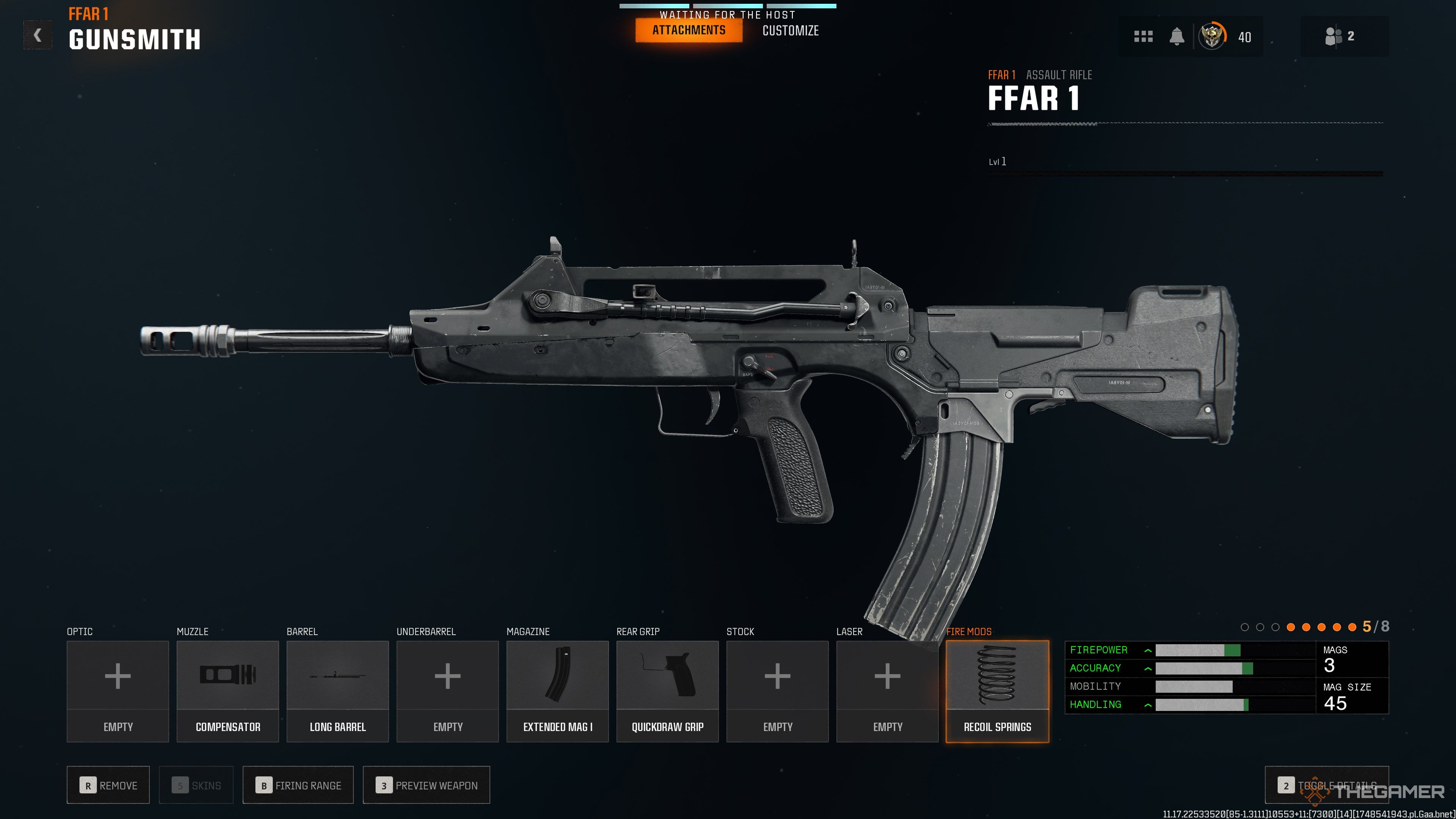Open the grid menu icon
This screenshot has width=1456, height=819.
click(x=1143, y=37)
